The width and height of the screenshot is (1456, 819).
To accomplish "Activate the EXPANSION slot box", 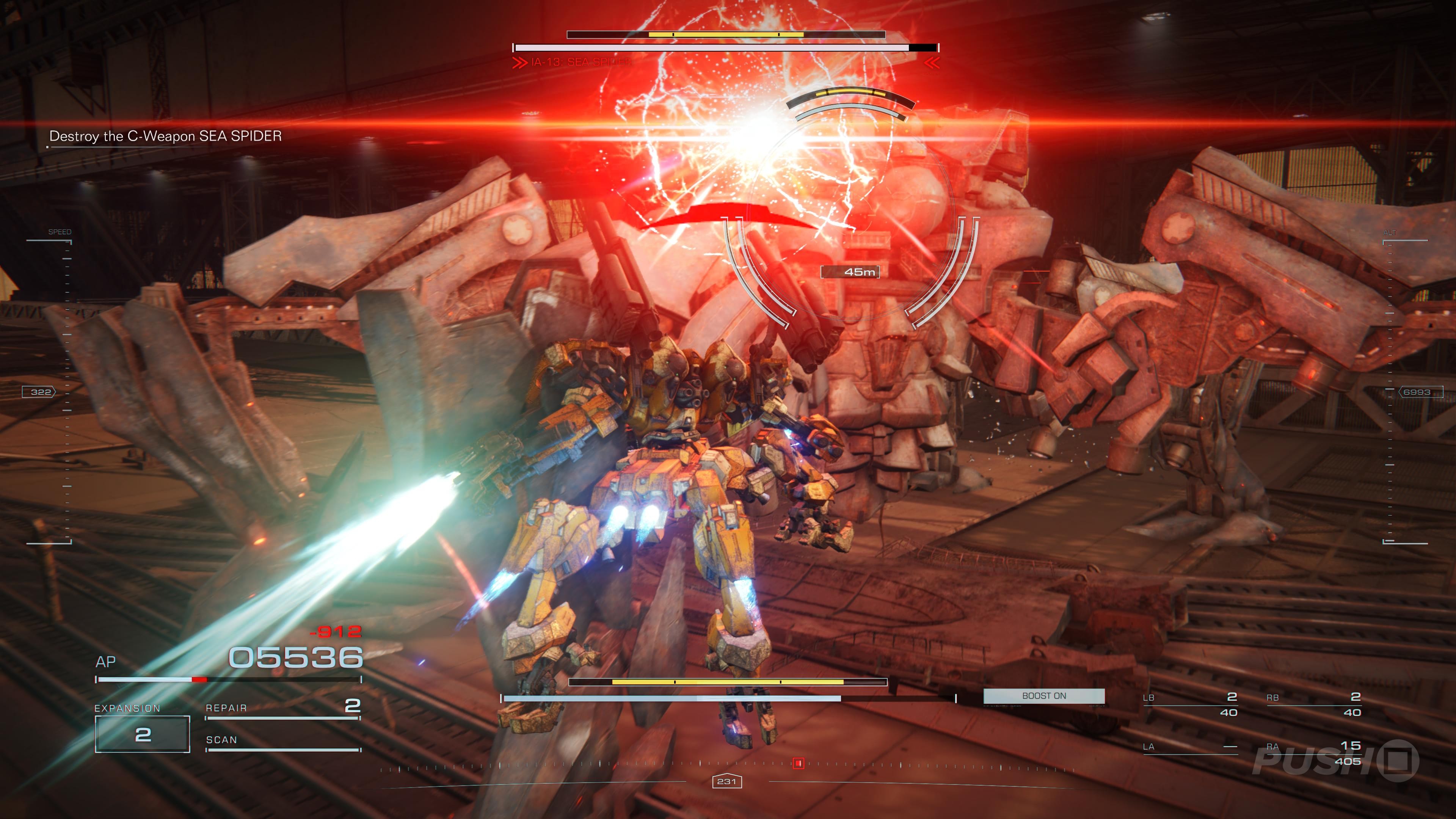I will pyautogui.click(x=143, y=734).
